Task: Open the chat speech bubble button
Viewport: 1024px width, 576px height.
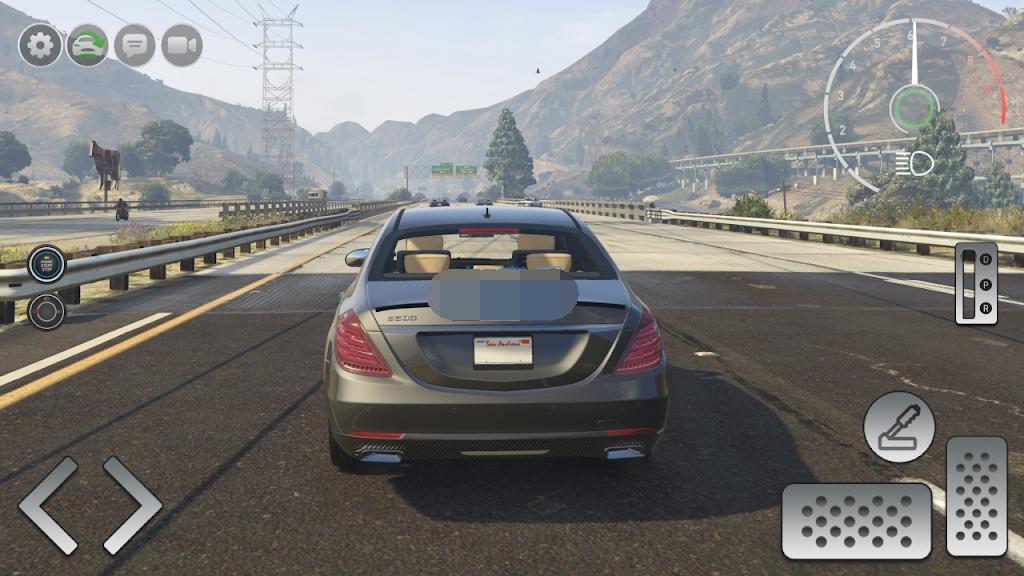Action: click(135, 45)
